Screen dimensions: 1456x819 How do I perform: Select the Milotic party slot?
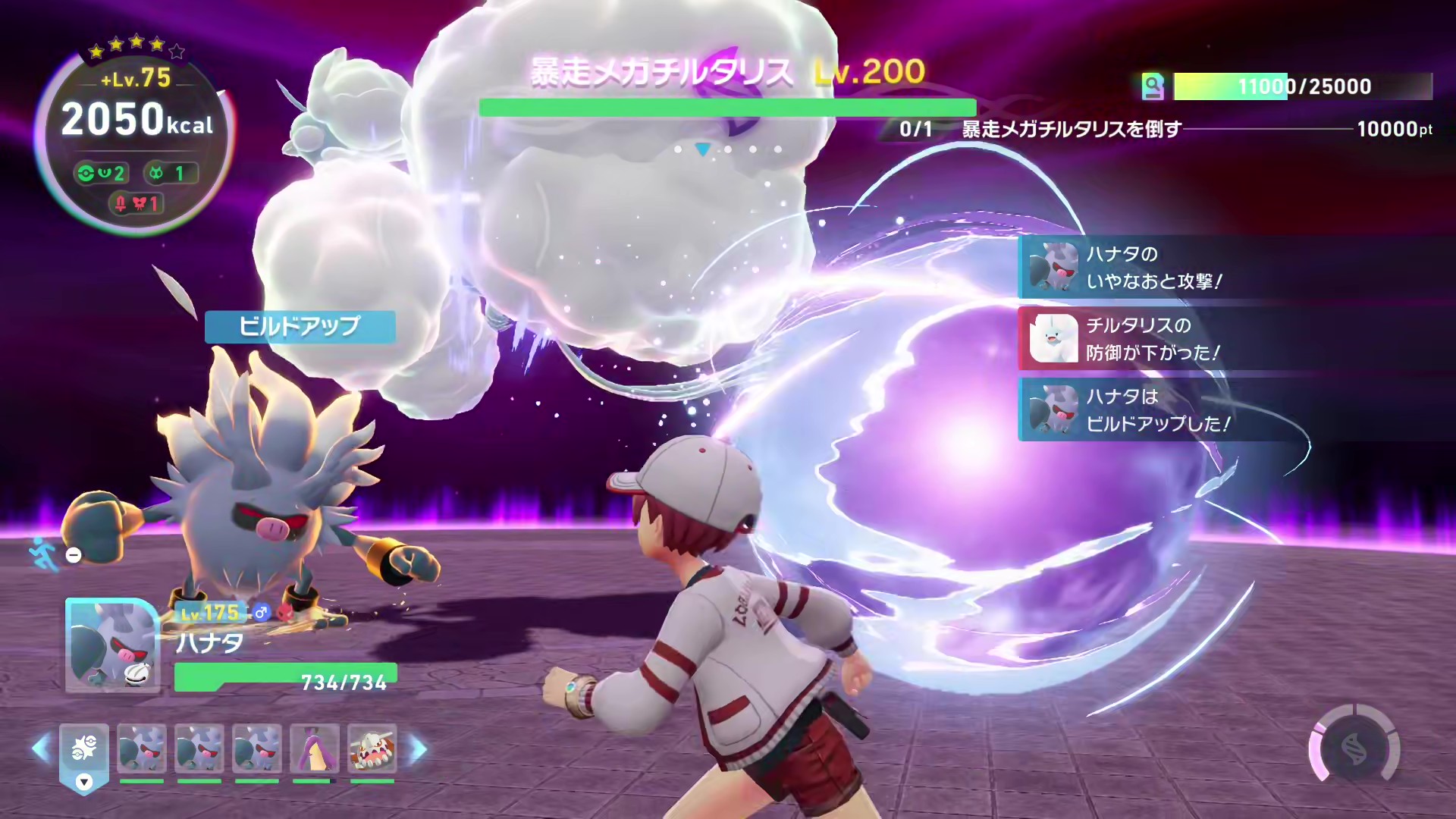(x=315, y=749)
